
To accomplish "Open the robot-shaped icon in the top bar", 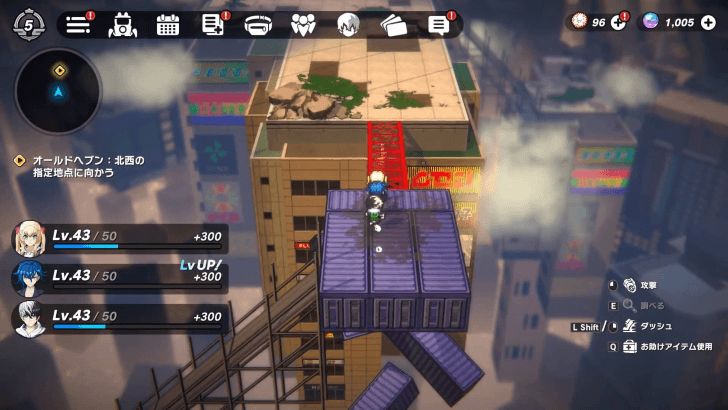I will [x=121, y=24].
